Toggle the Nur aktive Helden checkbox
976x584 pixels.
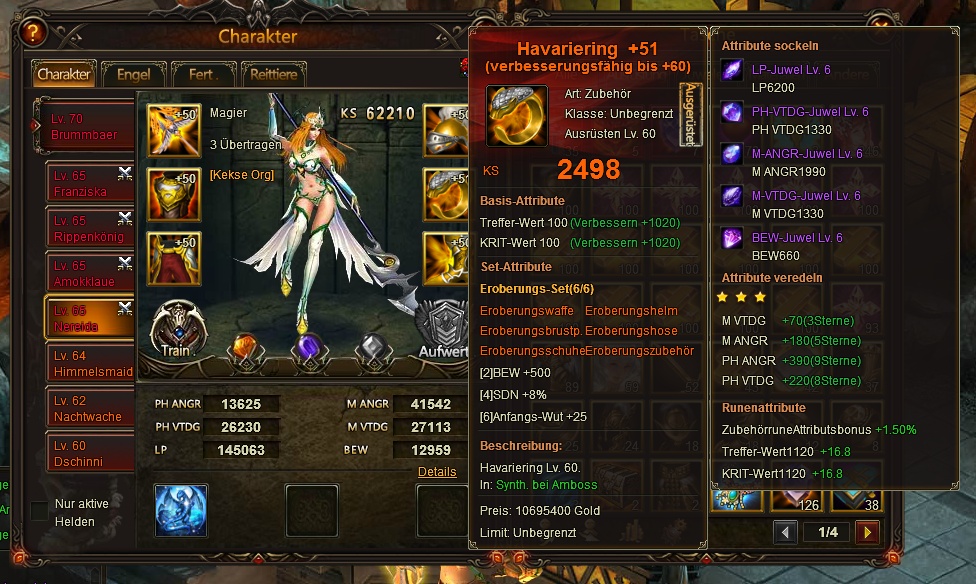coord(39,511)
